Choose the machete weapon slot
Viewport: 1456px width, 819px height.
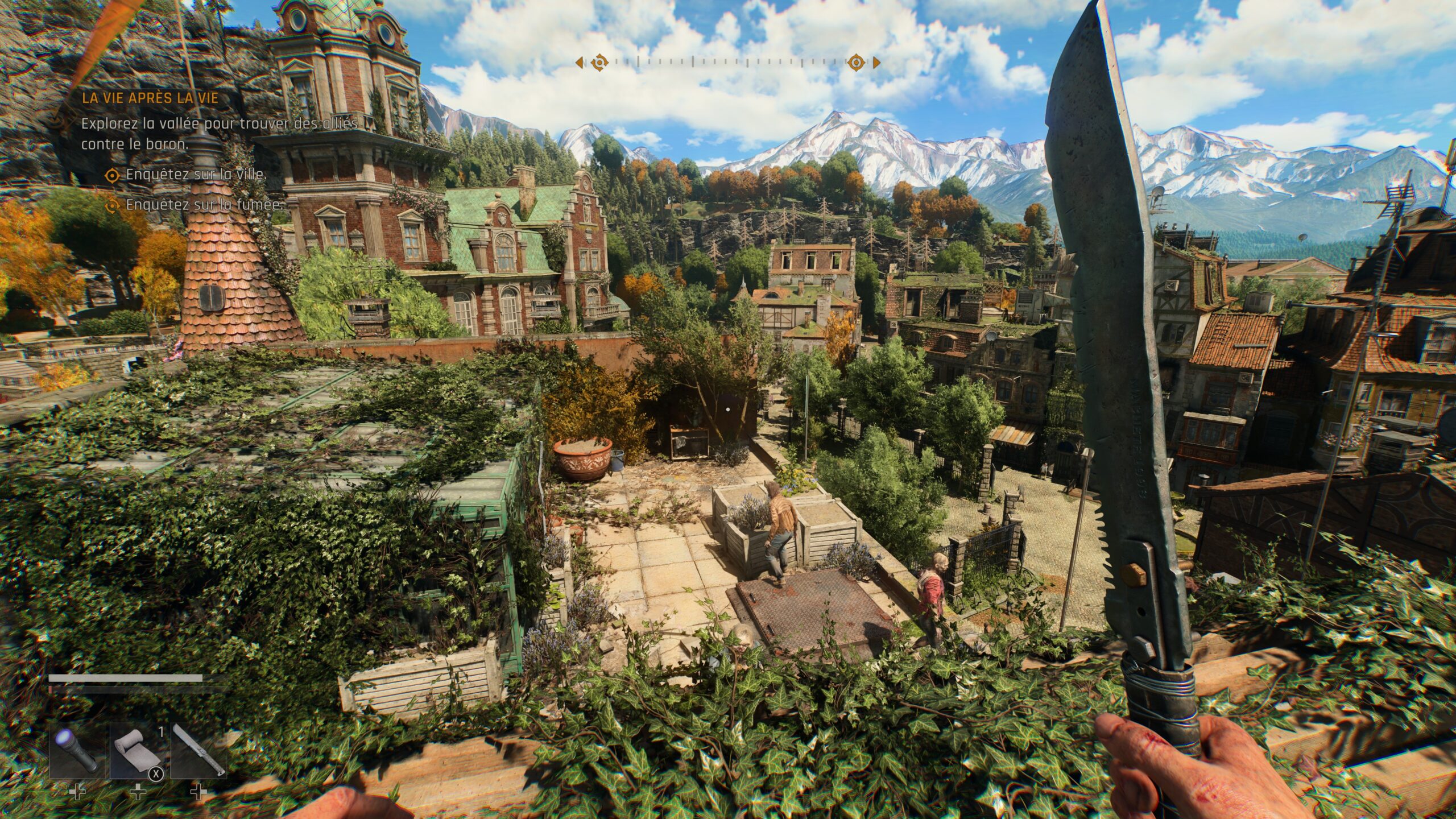pos(198,750)
